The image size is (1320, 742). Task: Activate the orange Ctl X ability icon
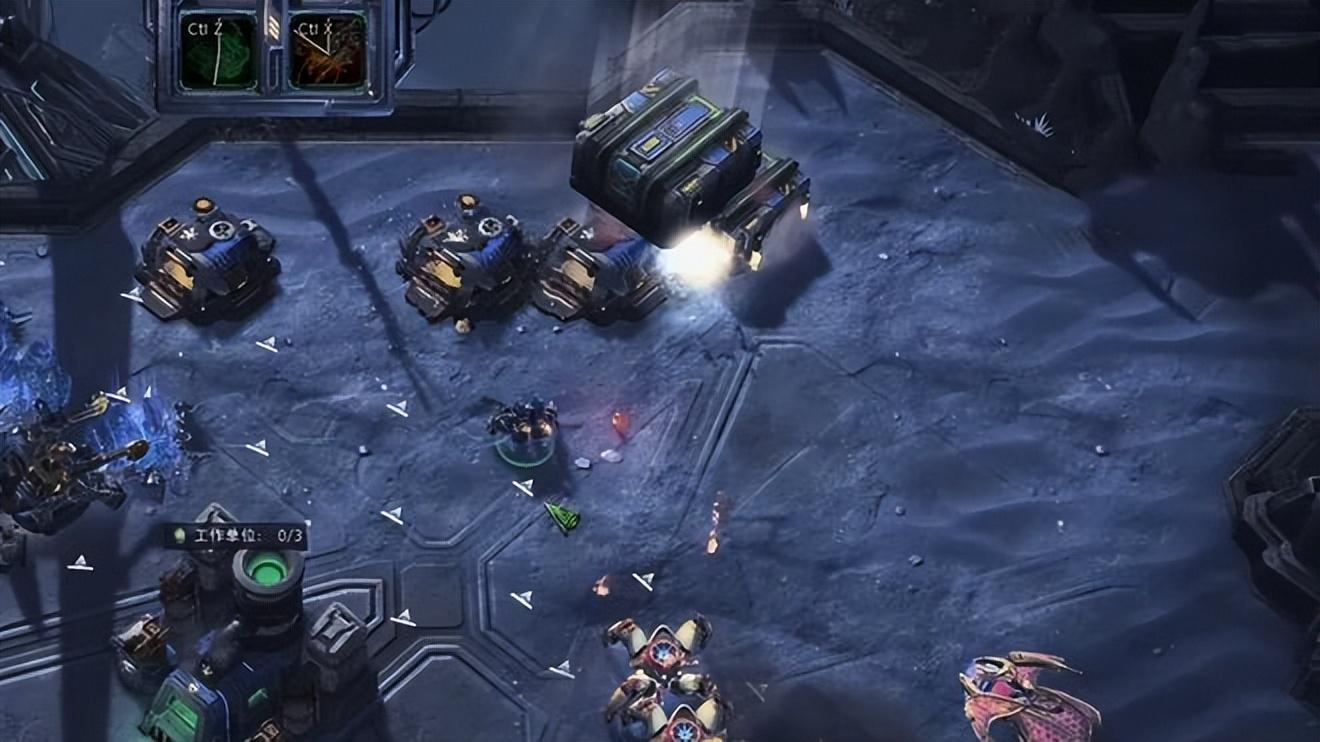tap(326, 50)
